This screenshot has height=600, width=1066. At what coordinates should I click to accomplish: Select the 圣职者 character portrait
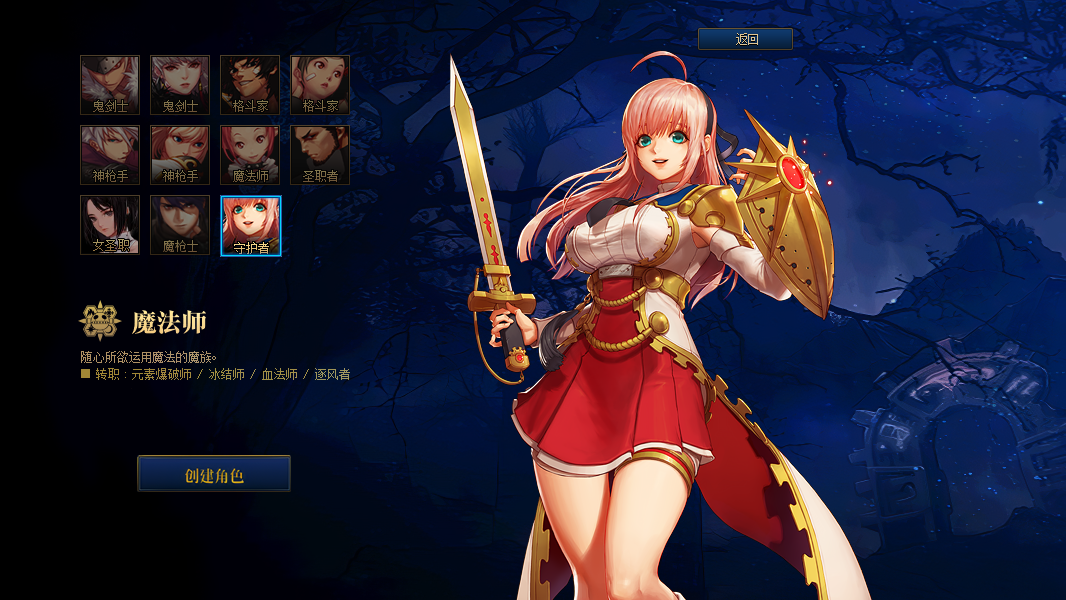(320, 155)
